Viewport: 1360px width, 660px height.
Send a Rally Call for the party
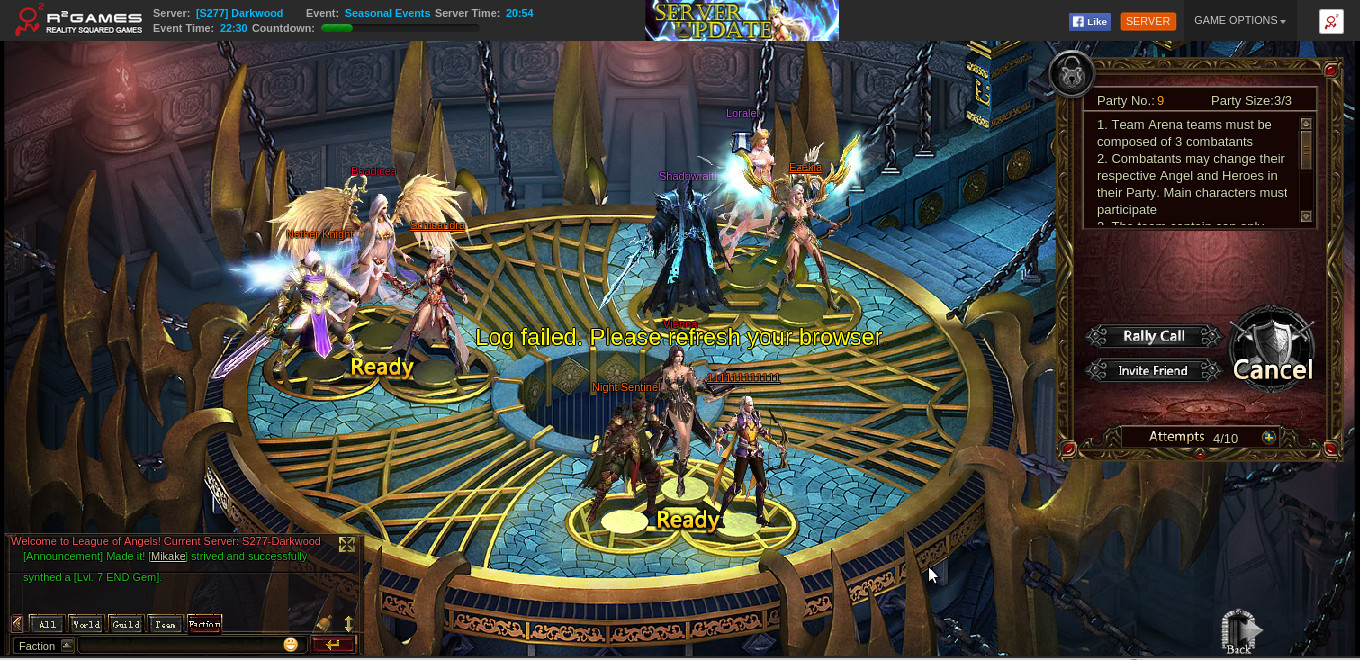click(x=1153, y=337)
